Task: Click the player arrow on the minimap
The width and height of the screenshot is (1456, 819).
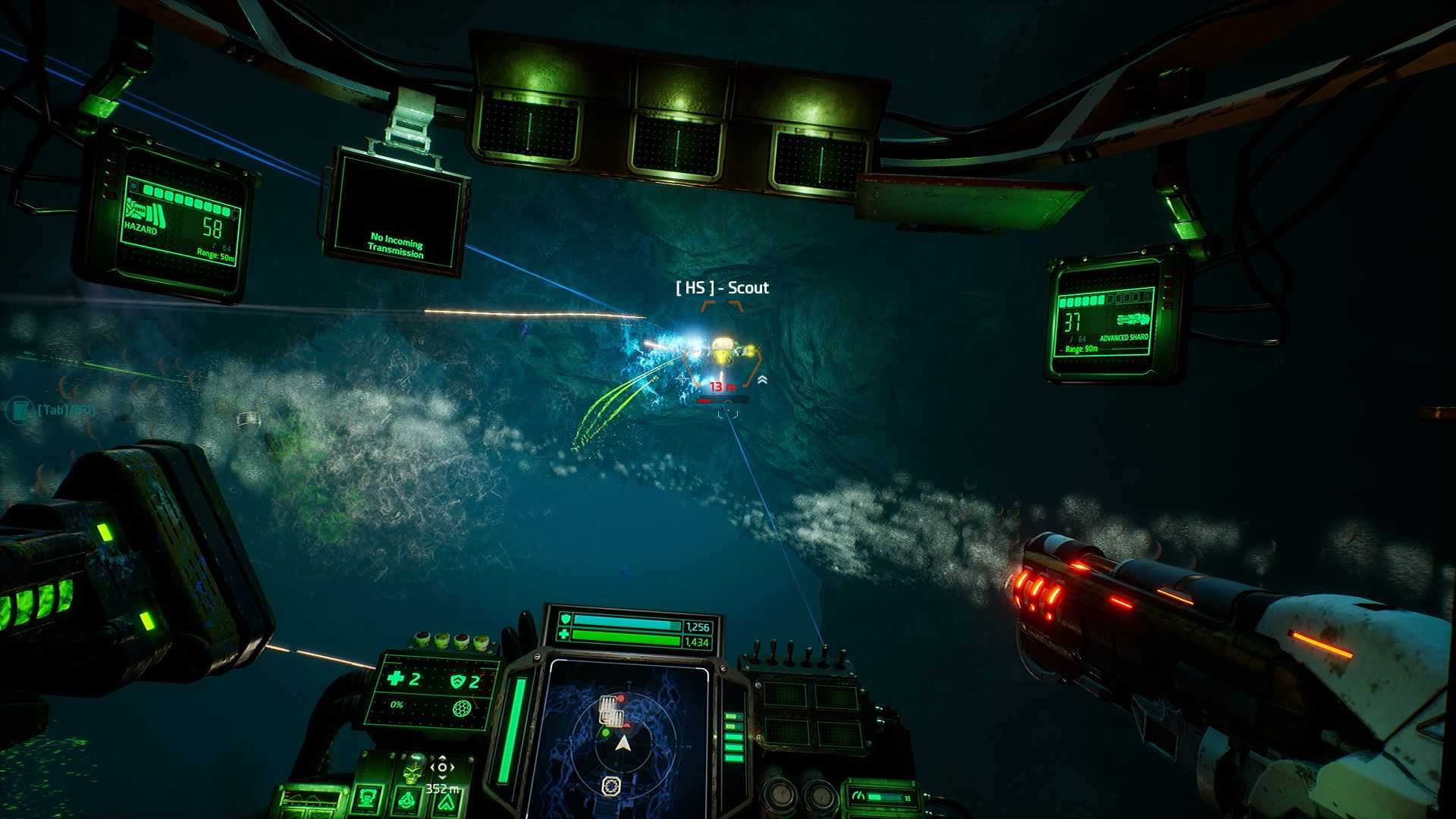Action: point(623,742)
